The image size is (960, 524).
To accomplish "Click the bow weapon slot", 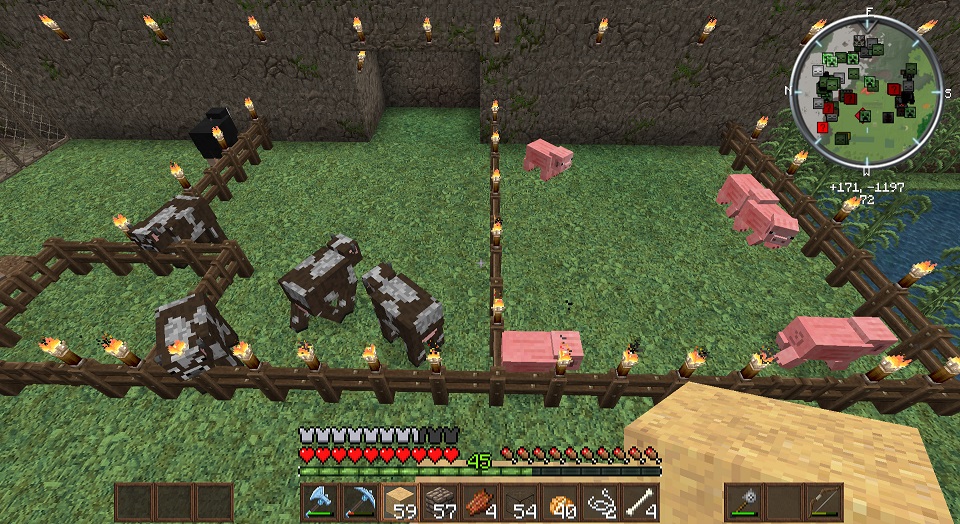I will (x=825, y=502).
